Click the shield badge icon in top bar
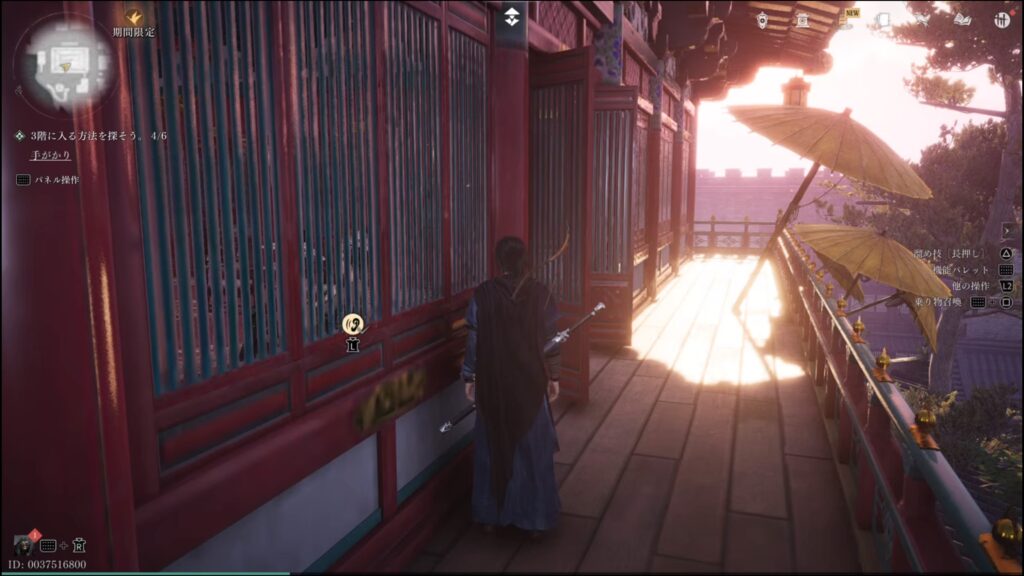Image resolution: width=1024 pixels, height=576 pixels. click(x=762, y=19)
